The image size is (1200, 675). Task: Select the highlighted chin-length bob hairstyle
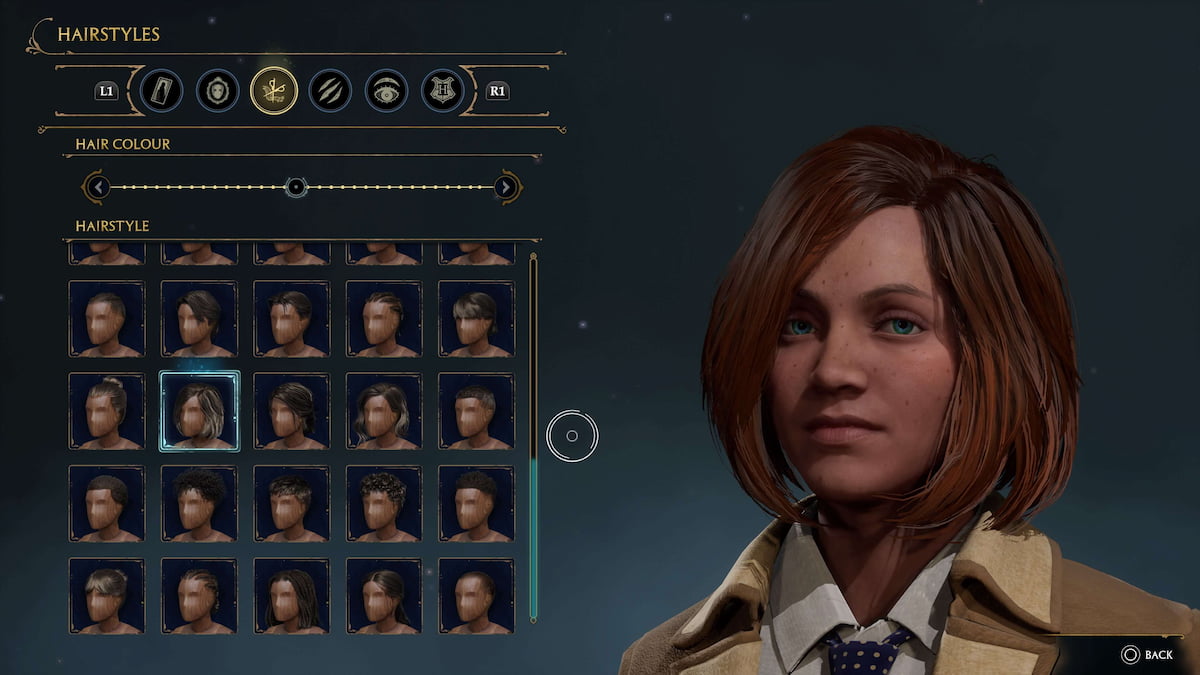pos(199,411)
